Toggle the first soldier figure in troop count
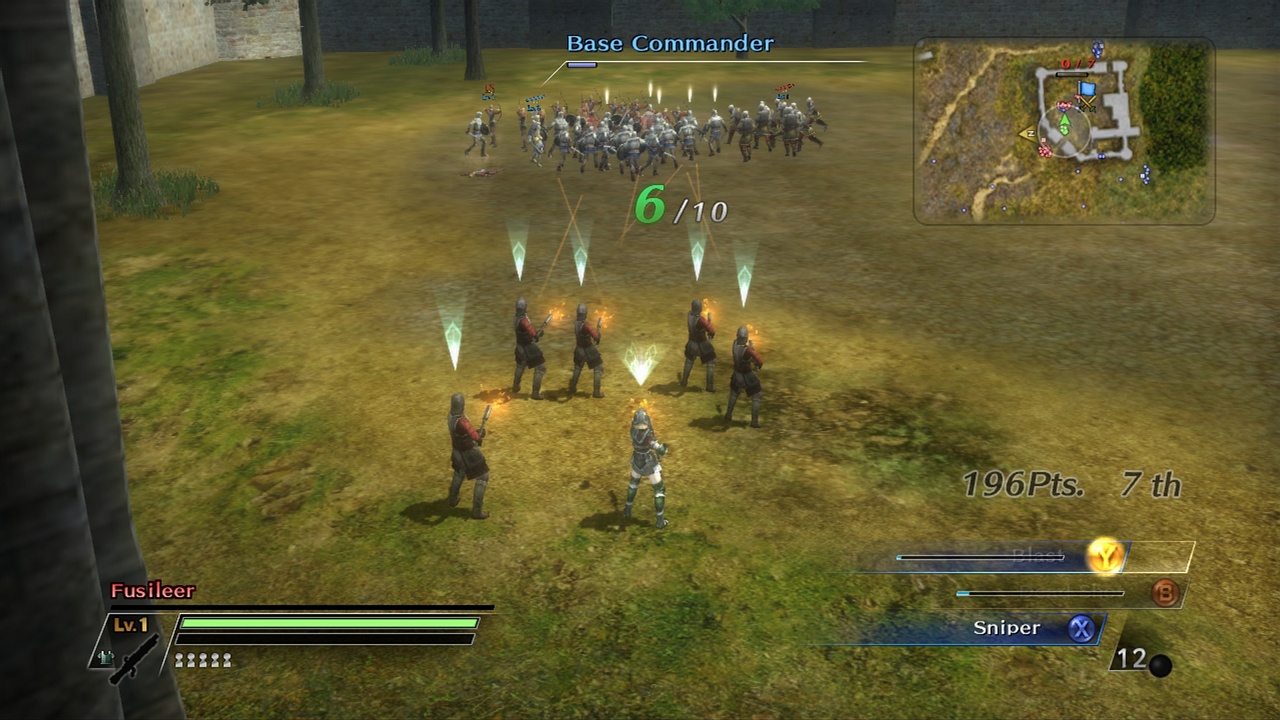1280x720 pixels. click(178, 660)
